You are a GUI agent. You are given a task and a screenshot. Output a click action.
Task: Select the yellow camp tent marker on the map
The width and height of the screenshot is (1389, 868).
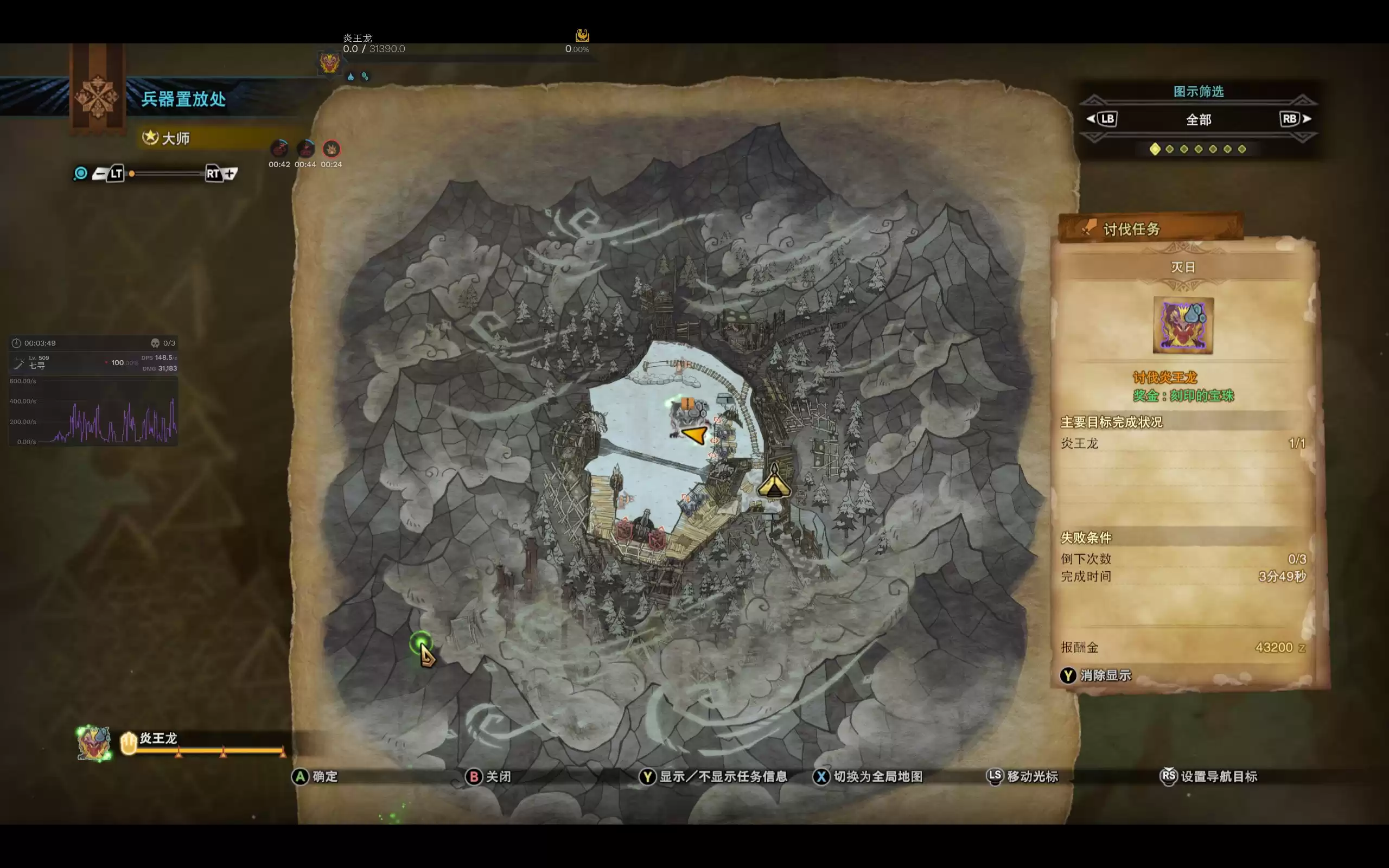774,483
